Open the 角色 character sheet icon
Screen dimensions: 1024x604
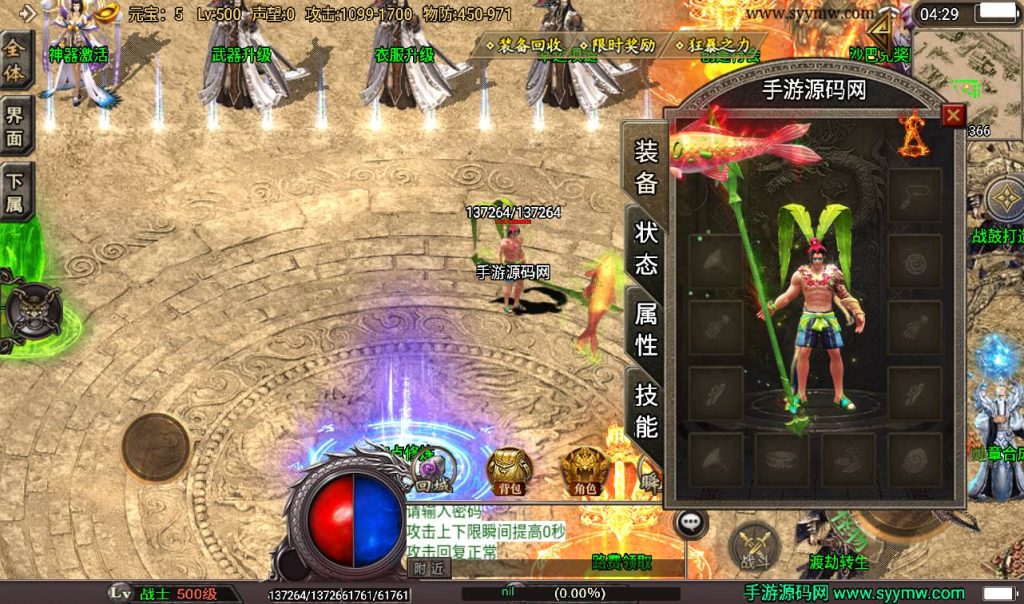583,469
